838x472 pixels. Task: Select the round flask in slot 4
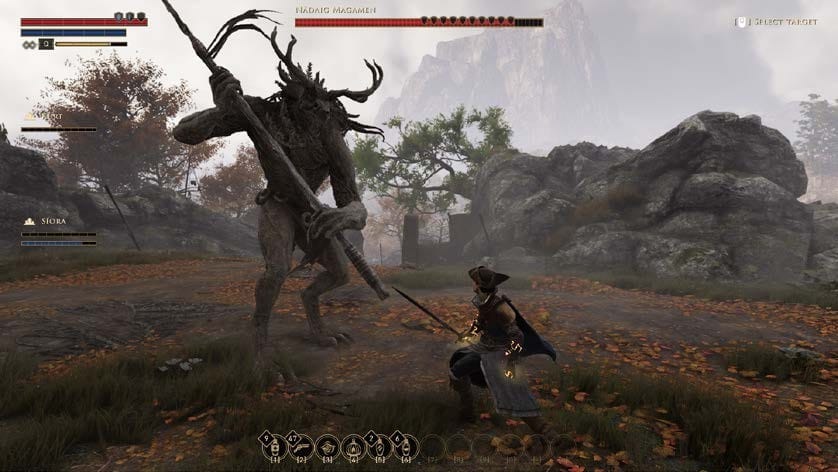(352, 446)
